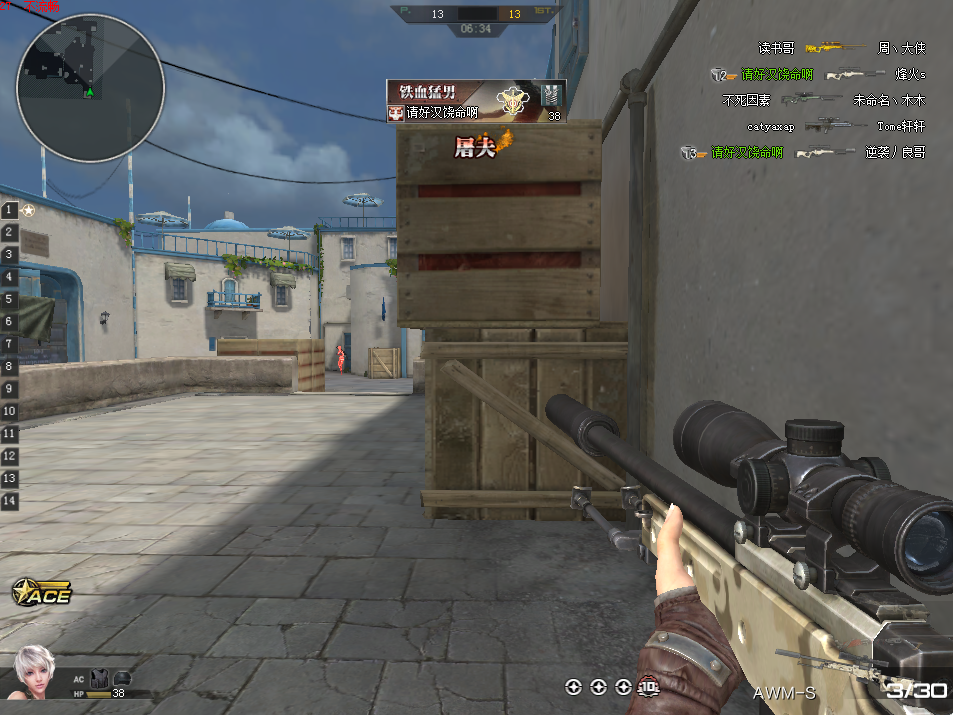The image size is (953, 715).
Task: Select the helmet icon beside the vest
Action: (122, 677)
